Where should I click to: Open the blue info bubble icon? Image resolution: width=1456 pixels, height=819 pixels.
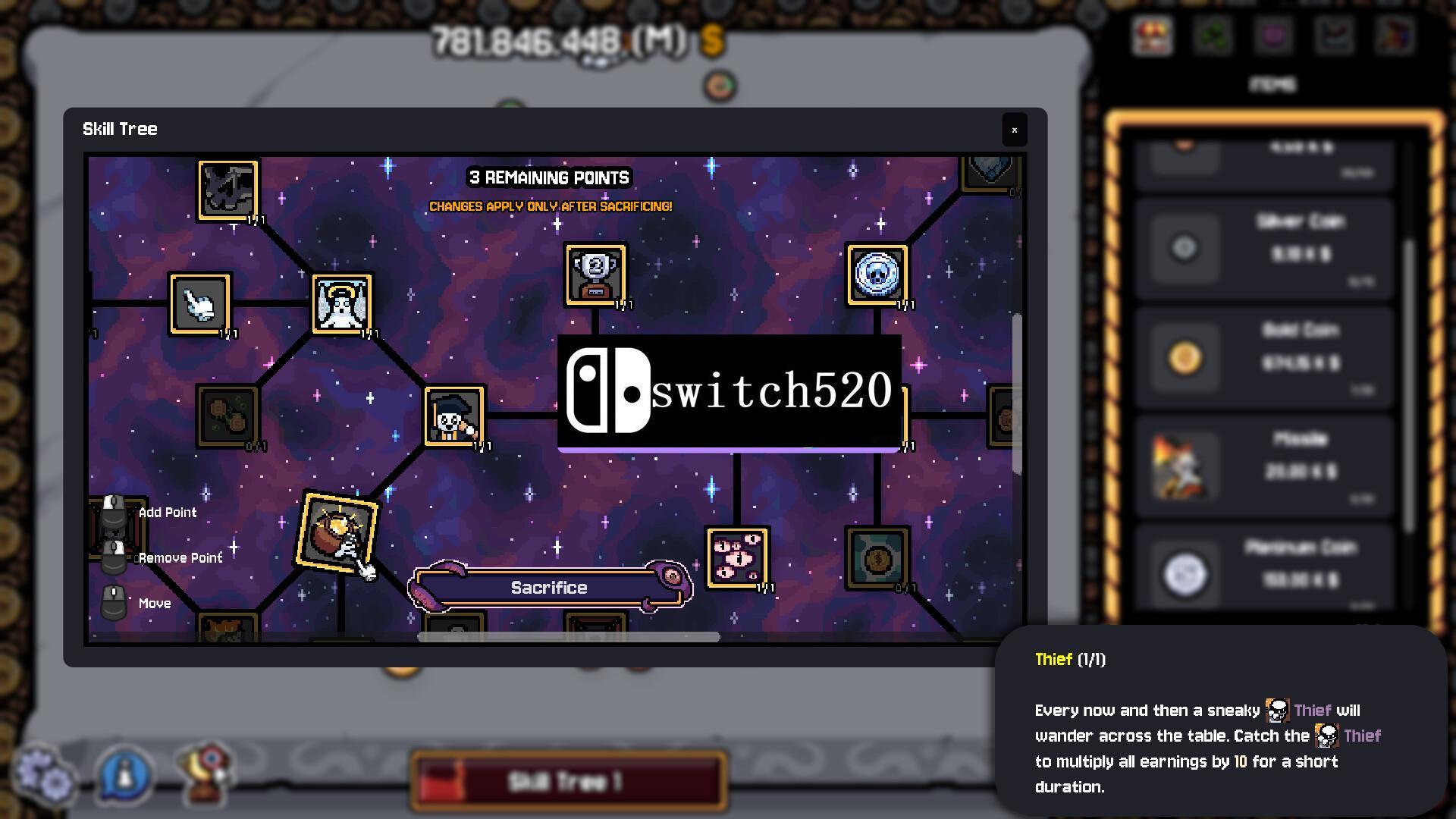click(126, 775)
